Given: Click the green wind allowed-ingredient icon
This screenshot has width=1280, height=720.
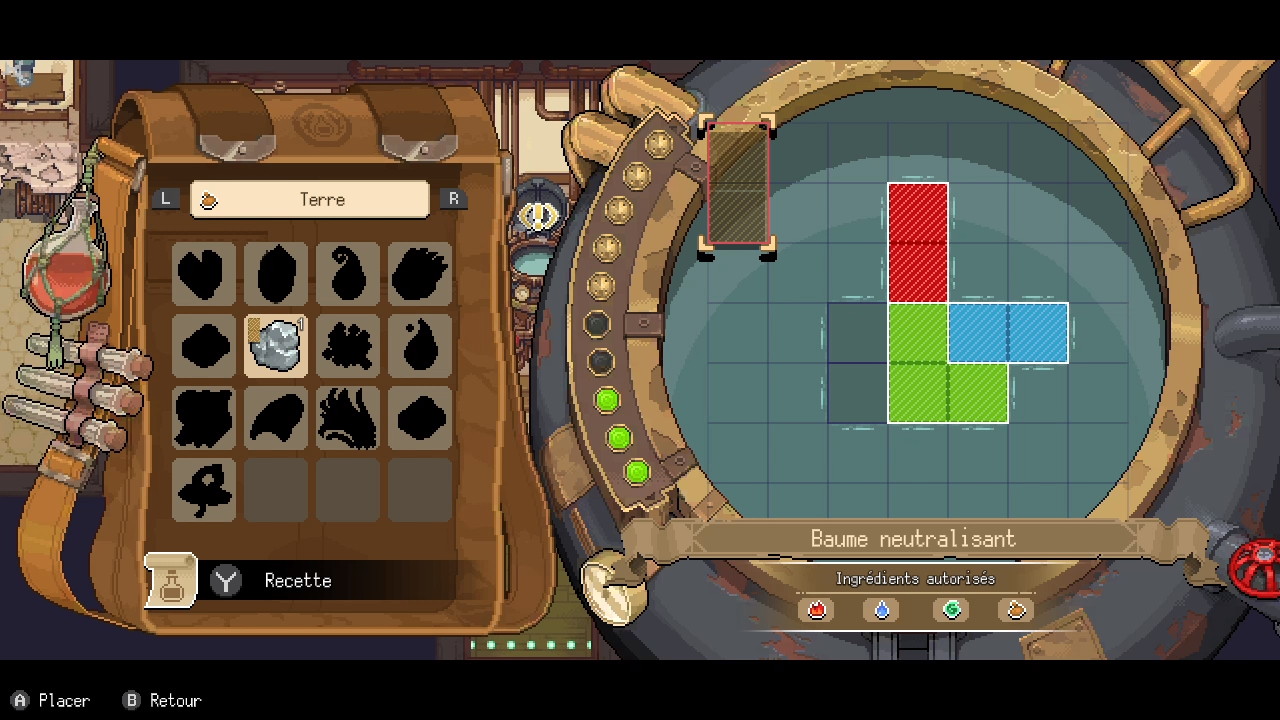Looking at the screenshot, I should (951, 609).
